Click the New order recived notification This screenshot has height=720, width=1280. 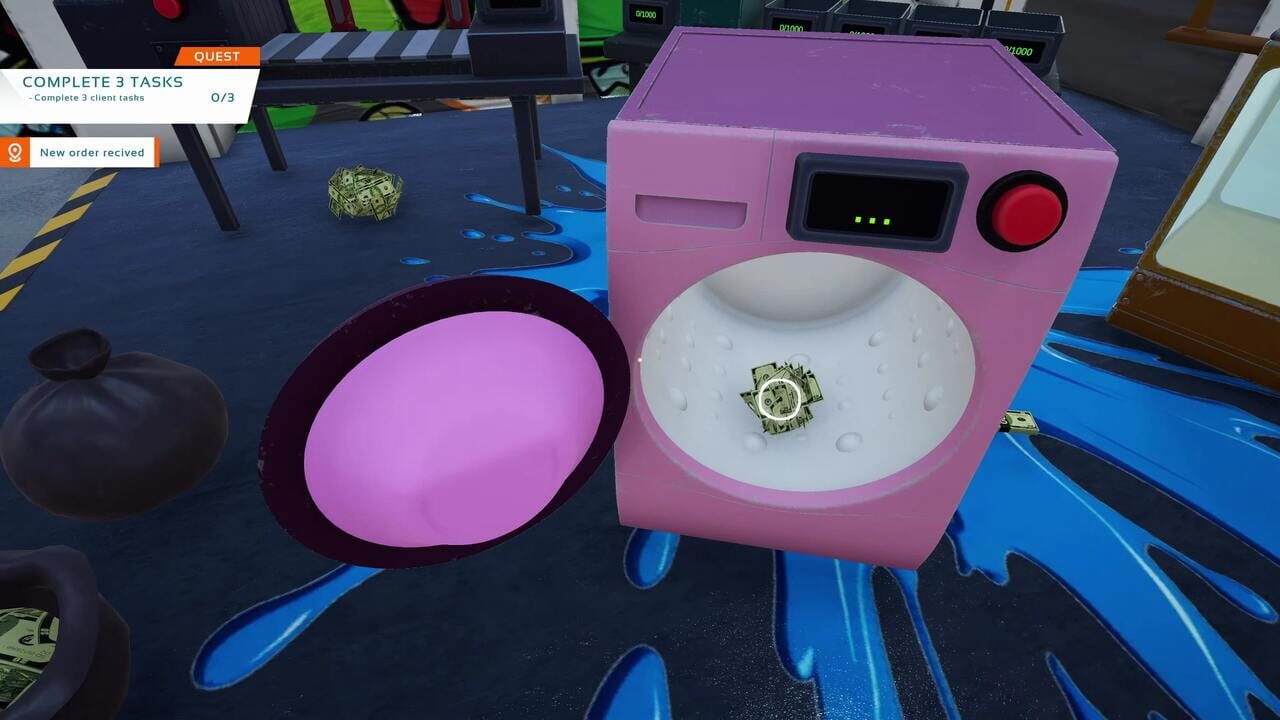point(92,152)
